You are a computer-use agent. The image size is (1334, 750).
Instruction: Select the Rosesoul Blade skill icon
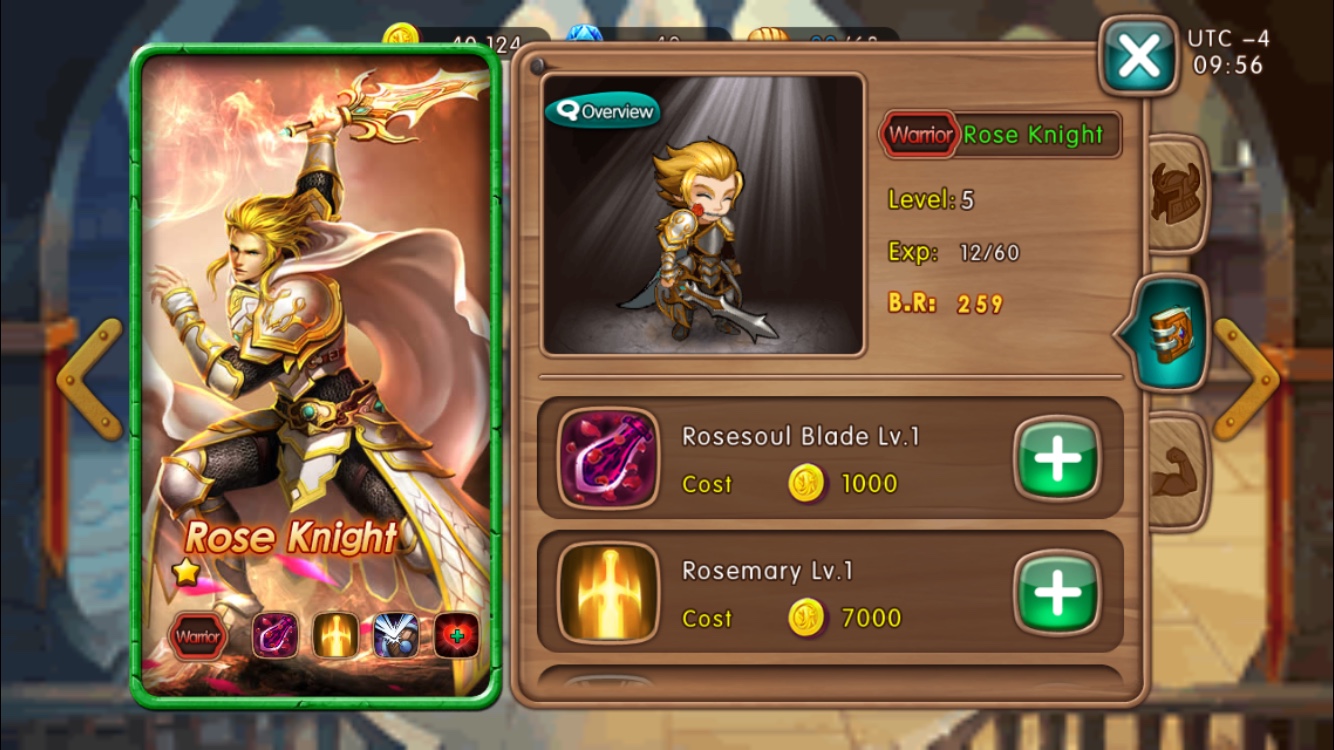tap(608, 458)
